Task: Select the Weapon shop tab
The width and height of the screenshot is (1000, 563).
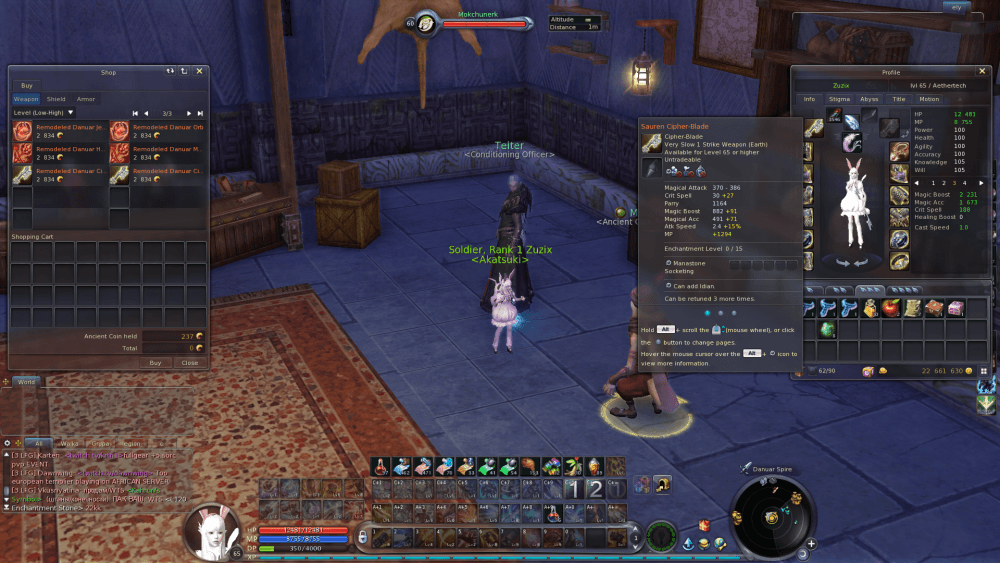Action: (x=26, y=99)
